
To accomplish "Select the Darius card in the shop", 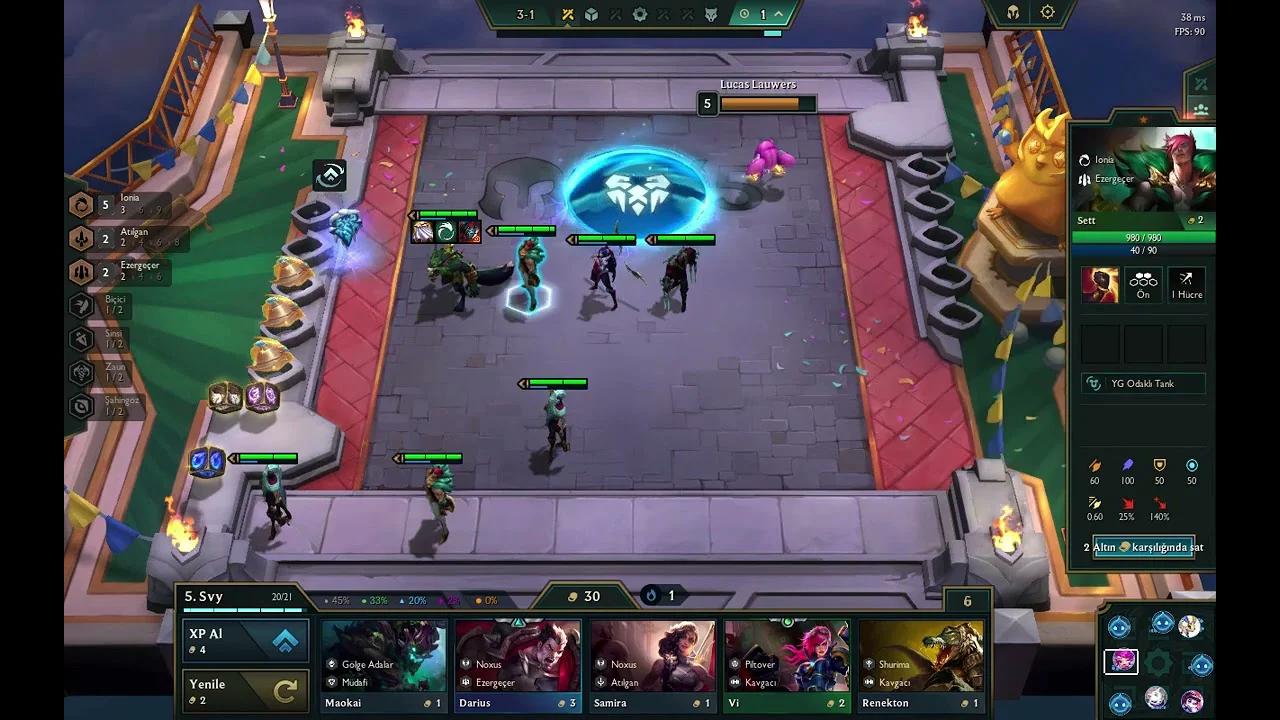I will (x=517, y=660).
